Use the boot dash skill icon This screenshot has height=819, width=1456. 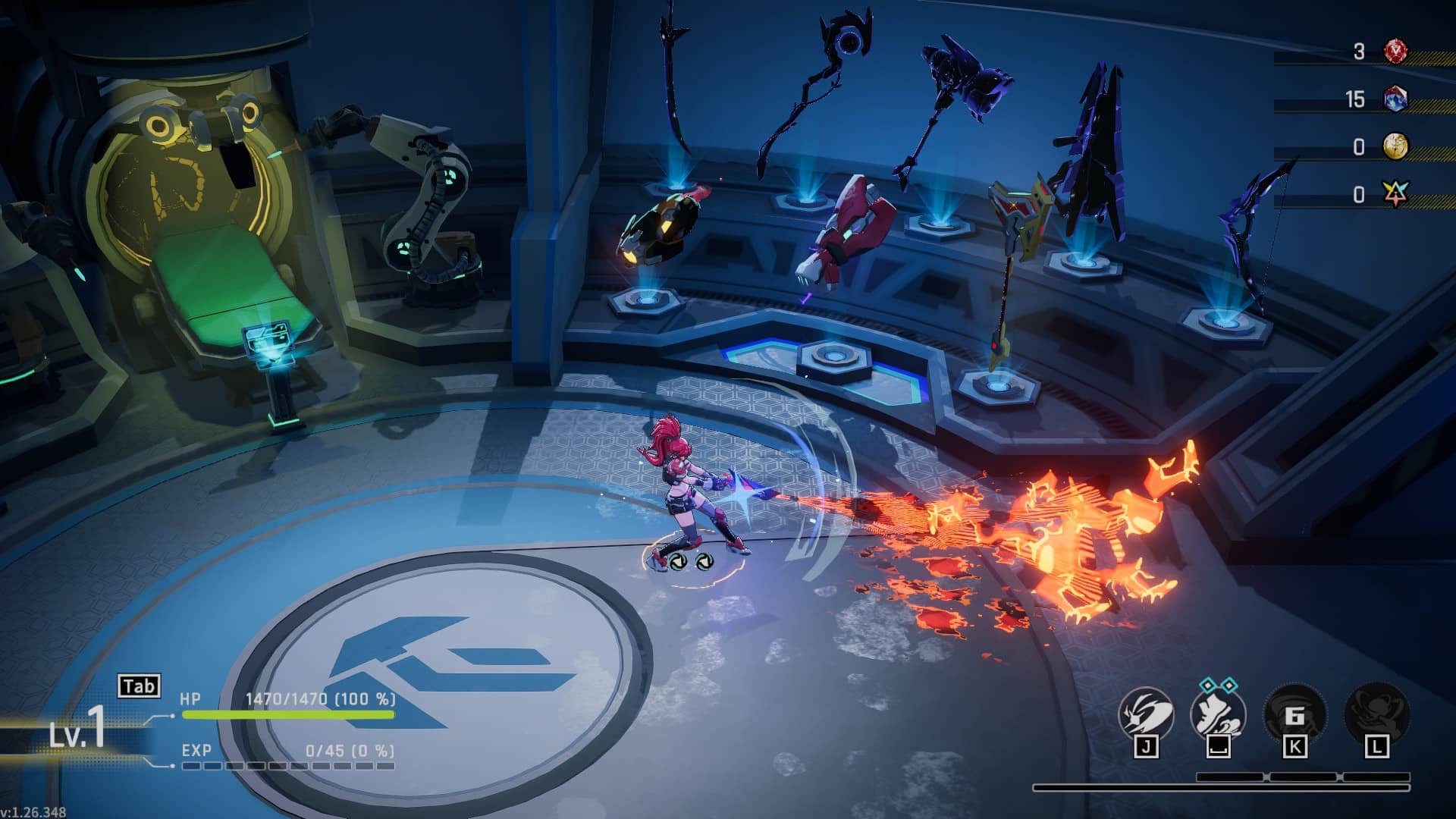[x=1219, y=714]
